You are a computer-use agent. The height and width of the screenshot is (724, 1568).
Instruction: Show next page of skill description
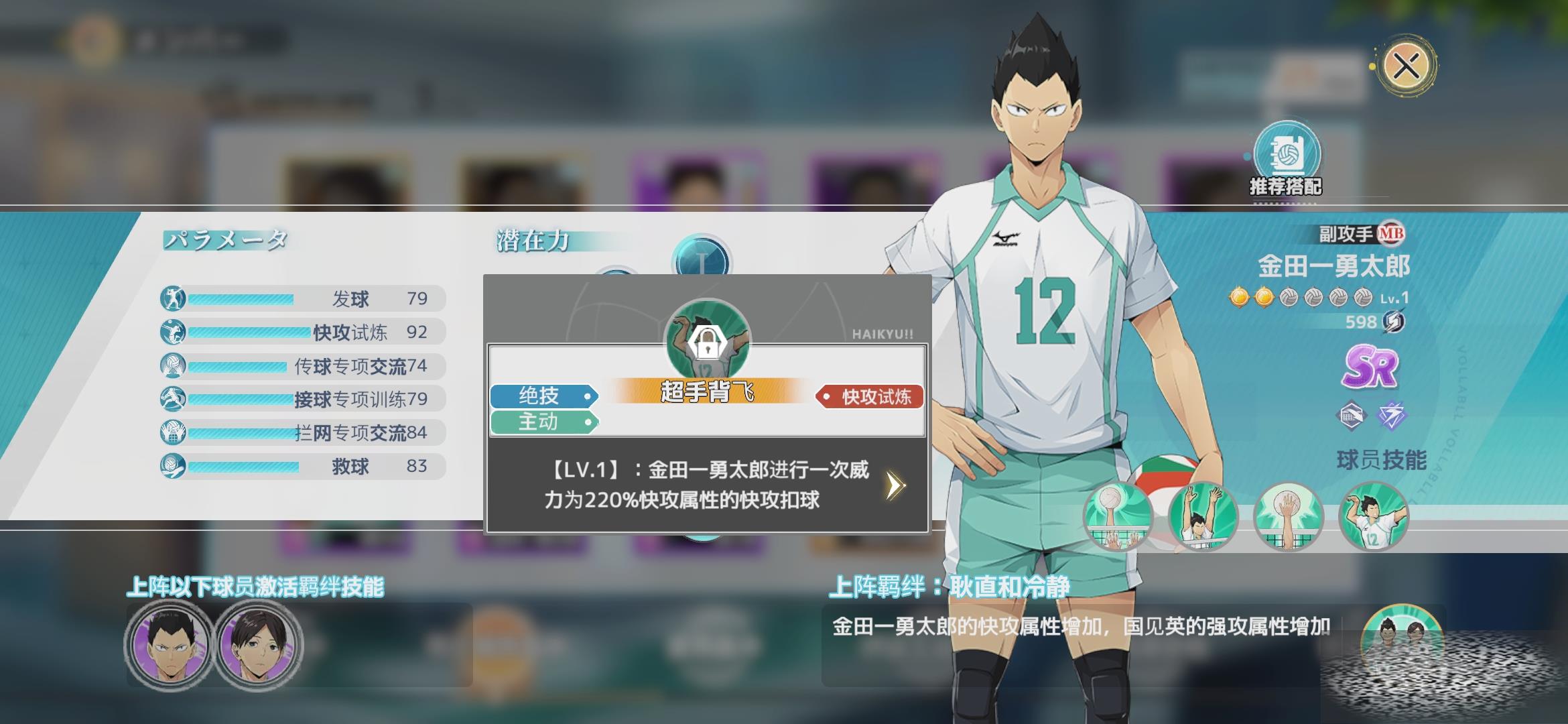pos(895,485)
